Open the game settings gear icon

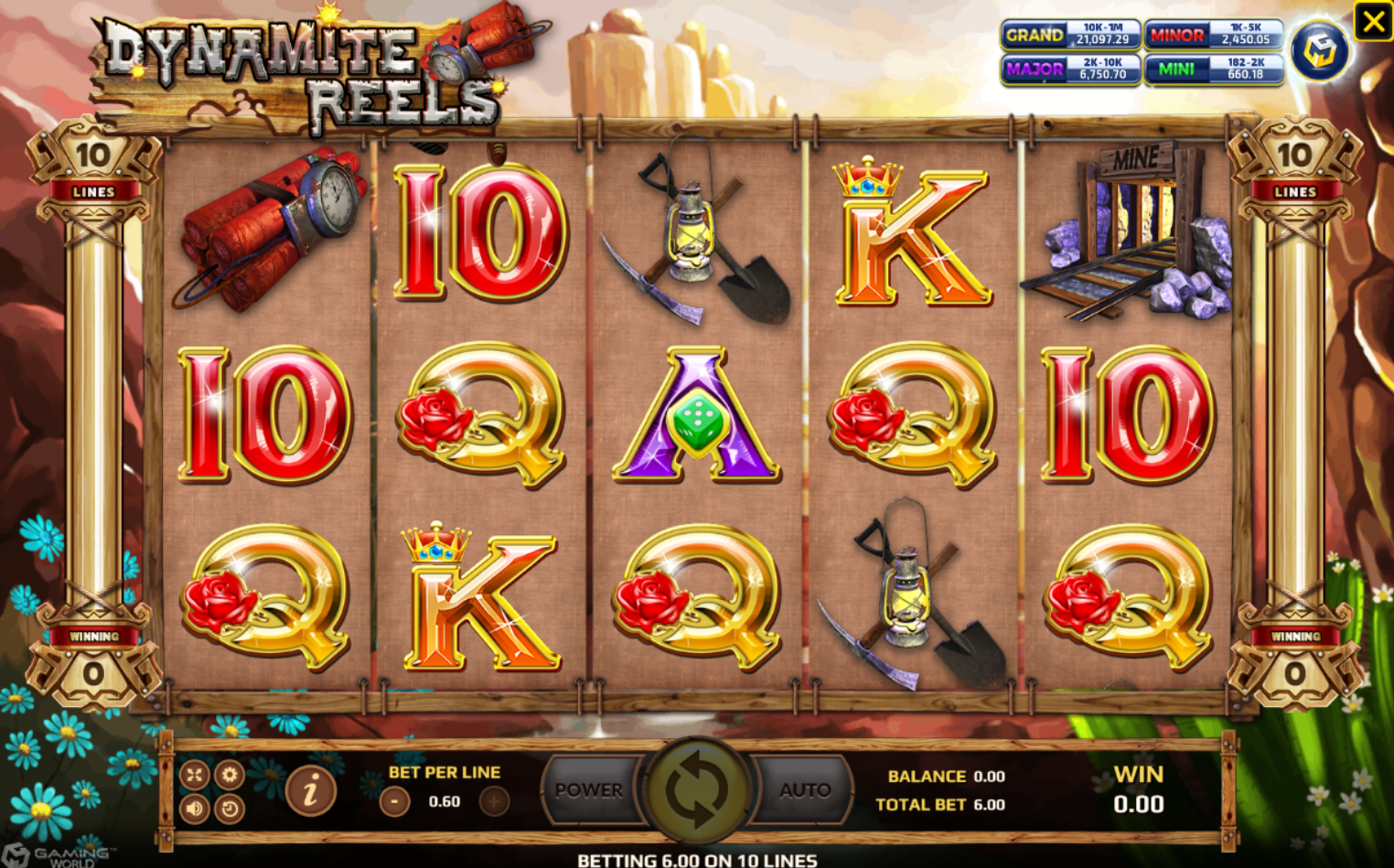click(231, 775)
